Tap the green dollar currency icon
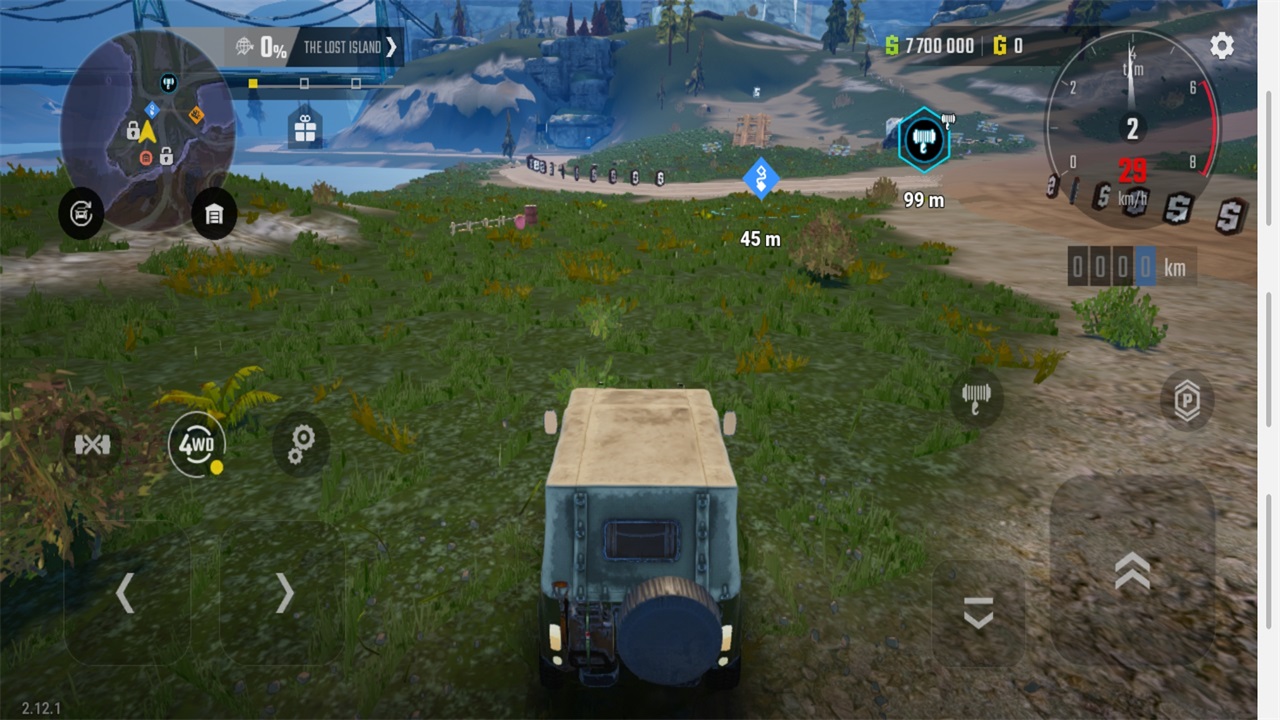The height and width of the screenshot is (720, 1280). coord(890,46)
